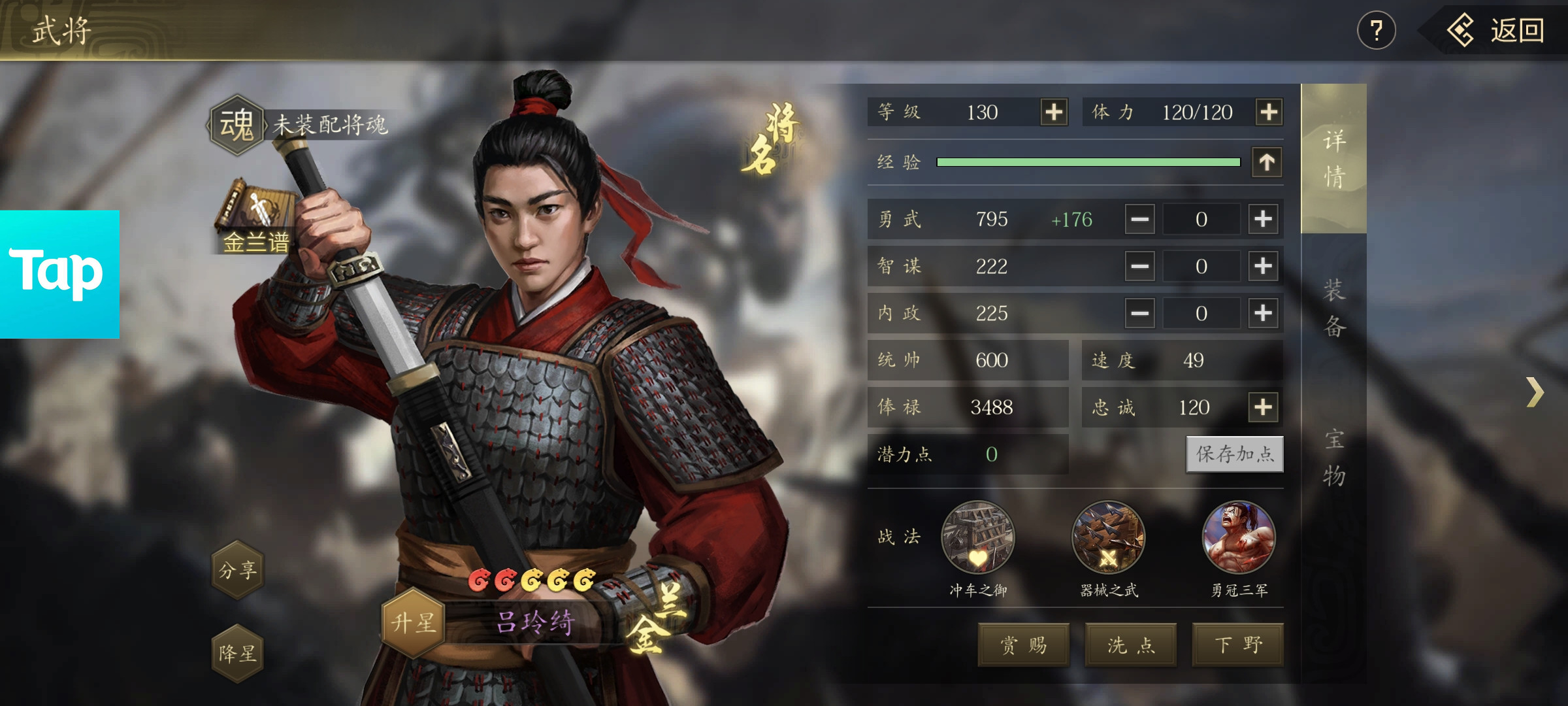Click the up arrow next to the 经验 bar
The width and height of the screenshot is (1568, 706).
[1267, 161]
